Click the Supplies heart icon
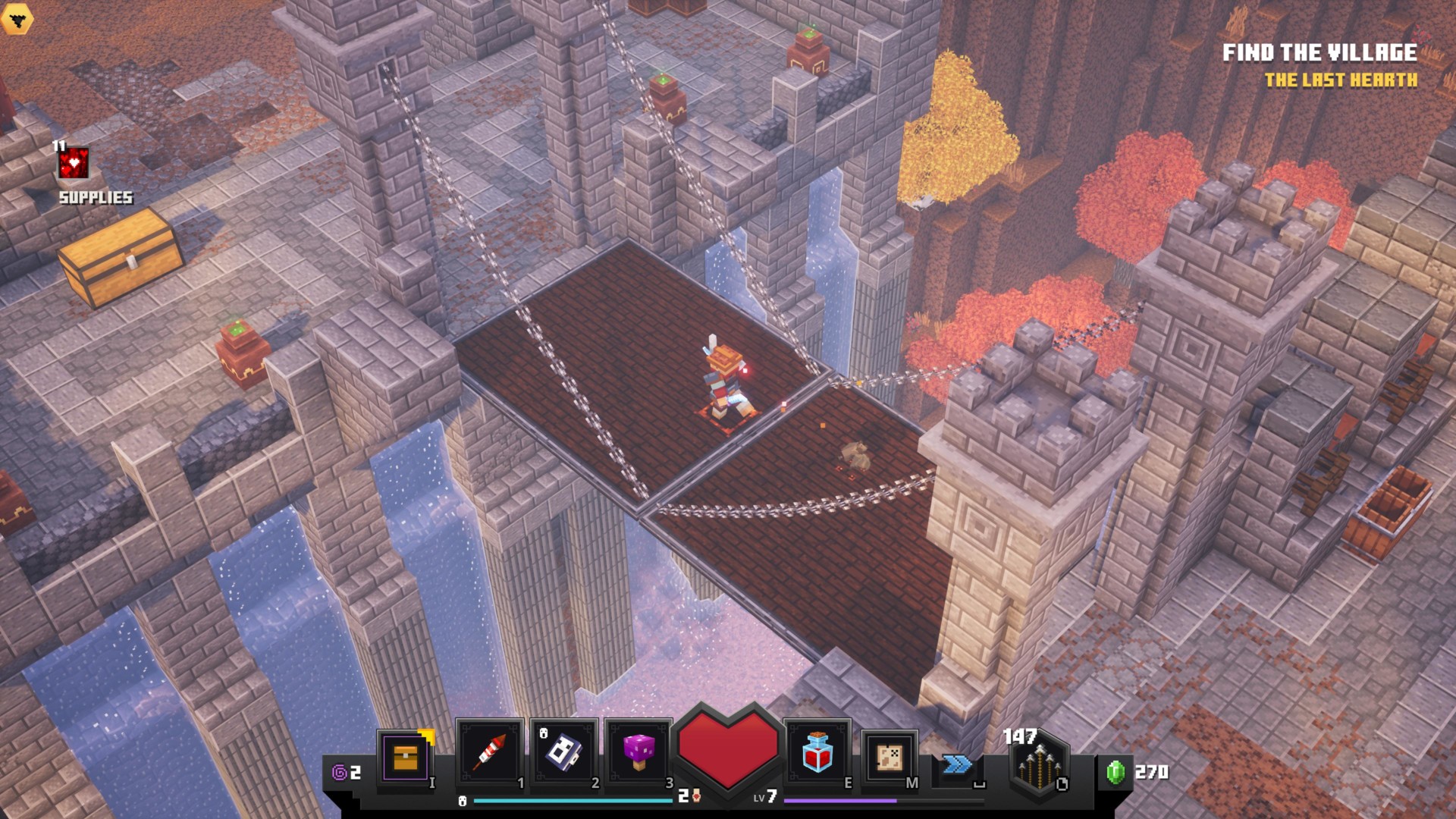The height and width of the screenshot is (819, 1456). tap(74, 163)
